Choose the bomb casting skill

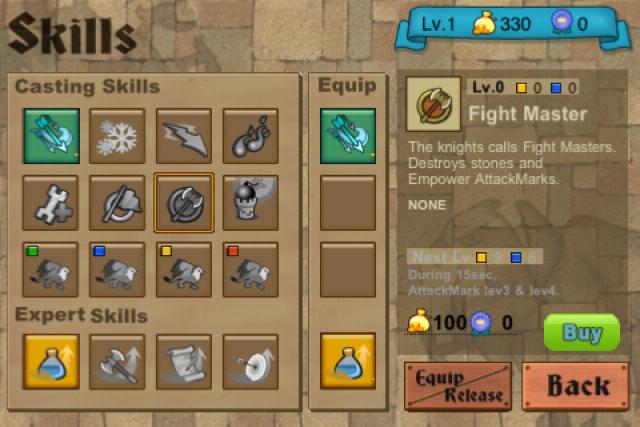pos(250,203)
